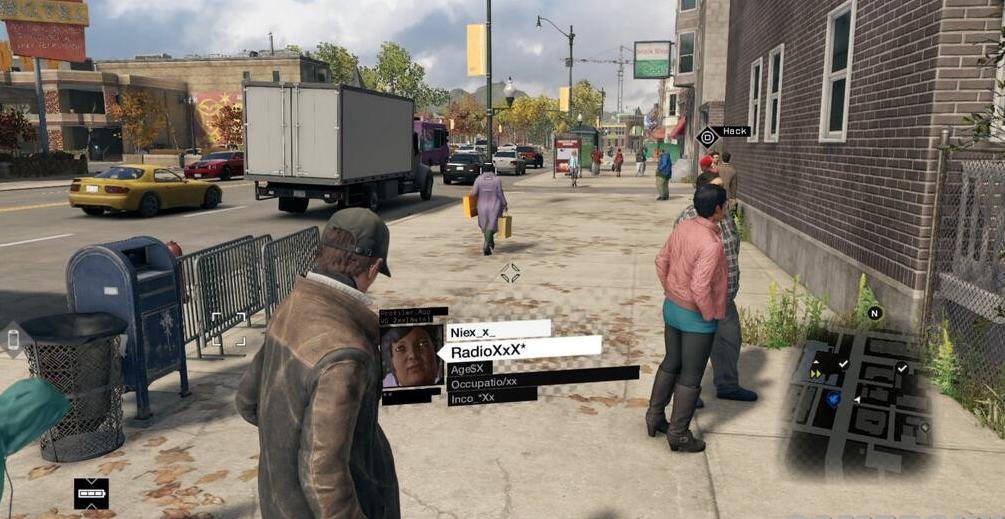This screenshot has width=1005, height=519.
Task: Click the Niex_x_ name row
Action: tap(499, 331)
